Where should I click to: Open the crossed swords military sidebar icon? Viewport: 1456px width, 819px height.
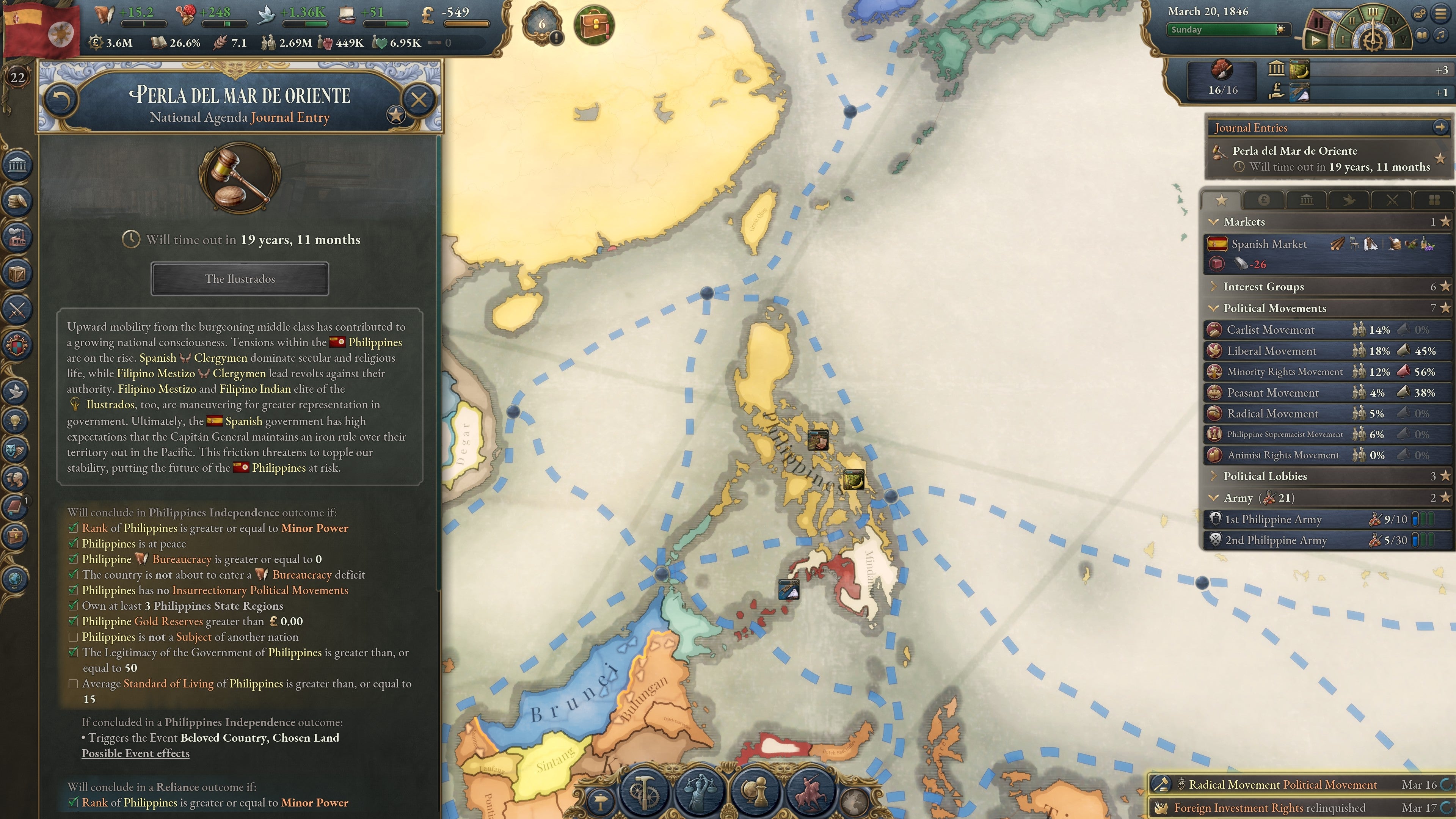click(x=17, y=309)
